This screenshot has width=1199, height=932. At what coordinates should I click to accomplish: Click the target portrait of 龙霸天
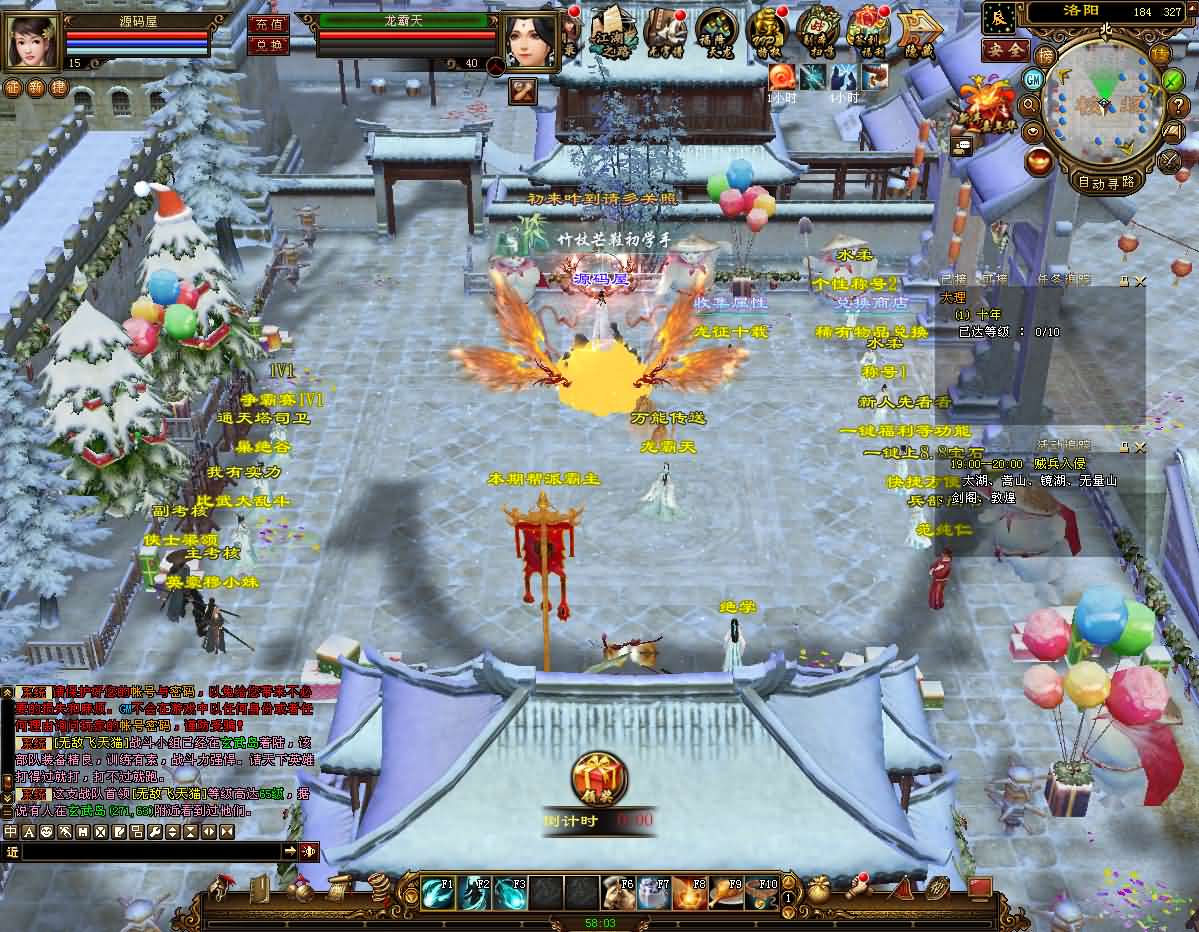[530, 42]
